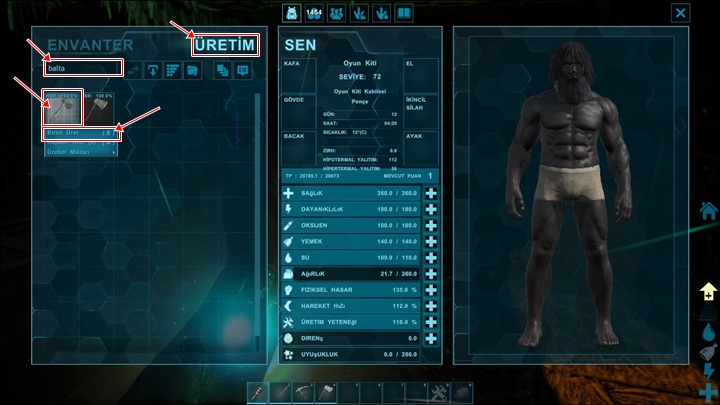
Task: Open the 'Üretim Miktarı' submenu
Action: [x=82, y=151]
